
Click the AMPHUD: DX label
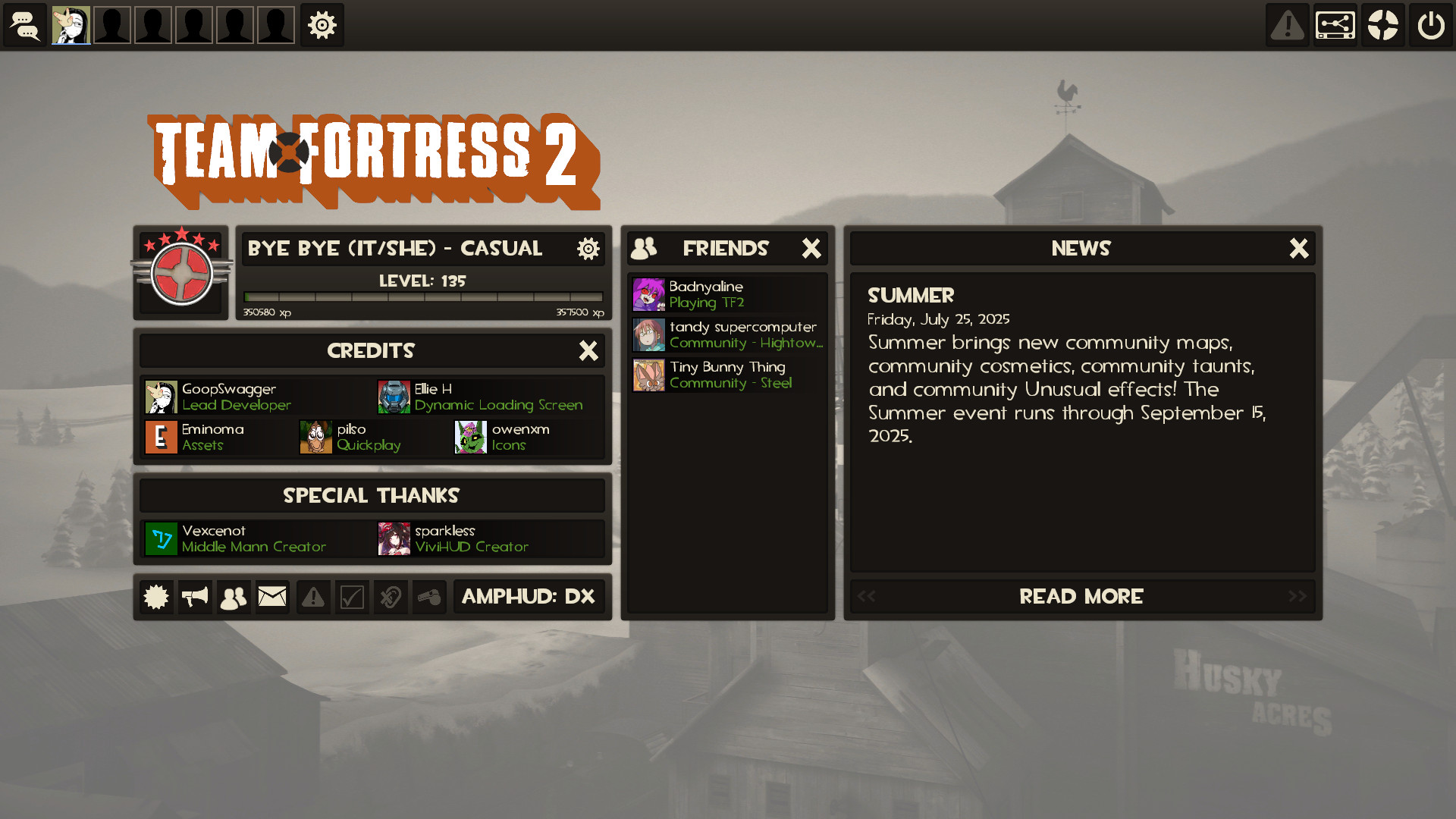[x=529, y=597]
